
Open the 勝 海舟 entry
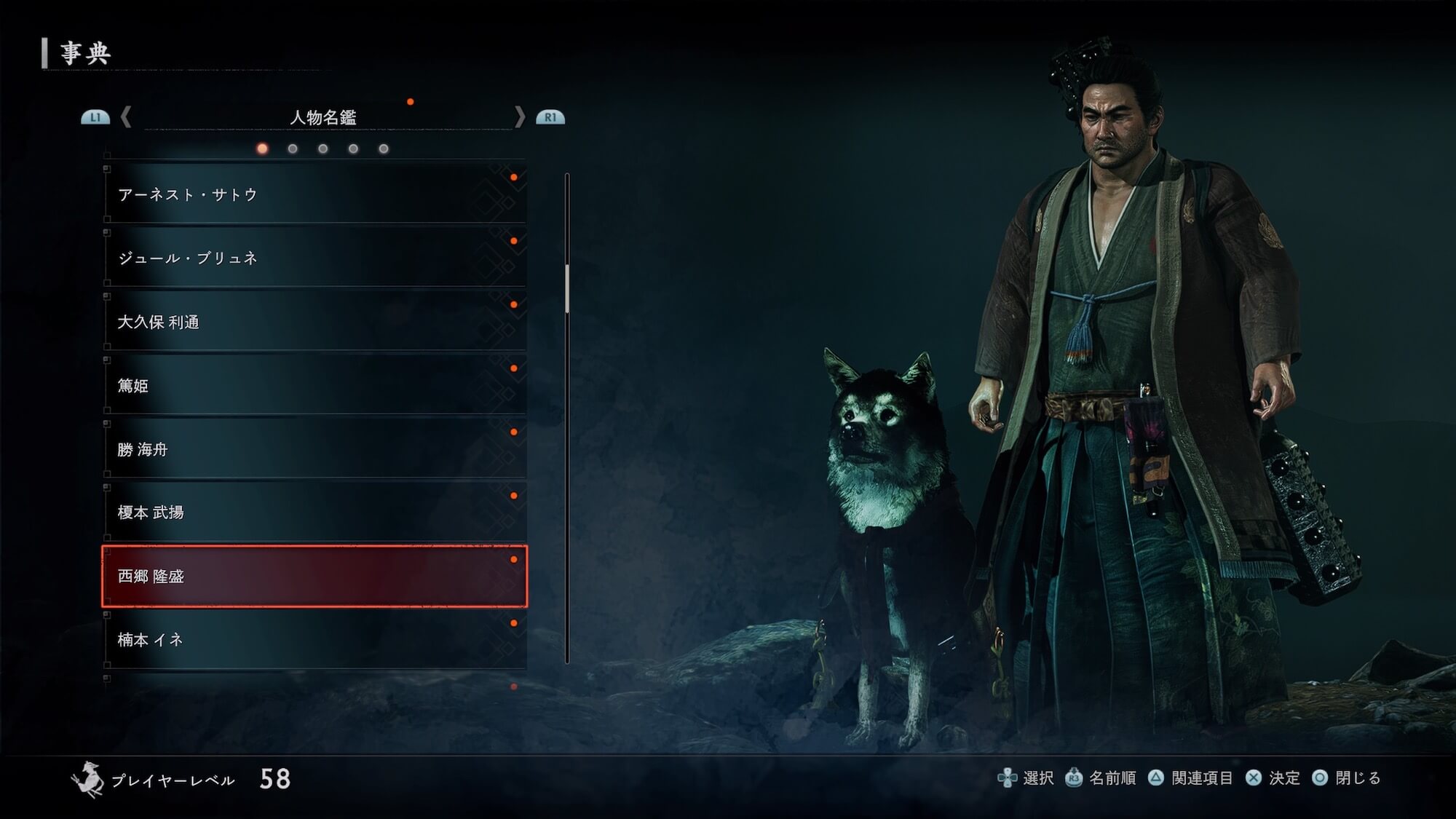click(314, 449)
